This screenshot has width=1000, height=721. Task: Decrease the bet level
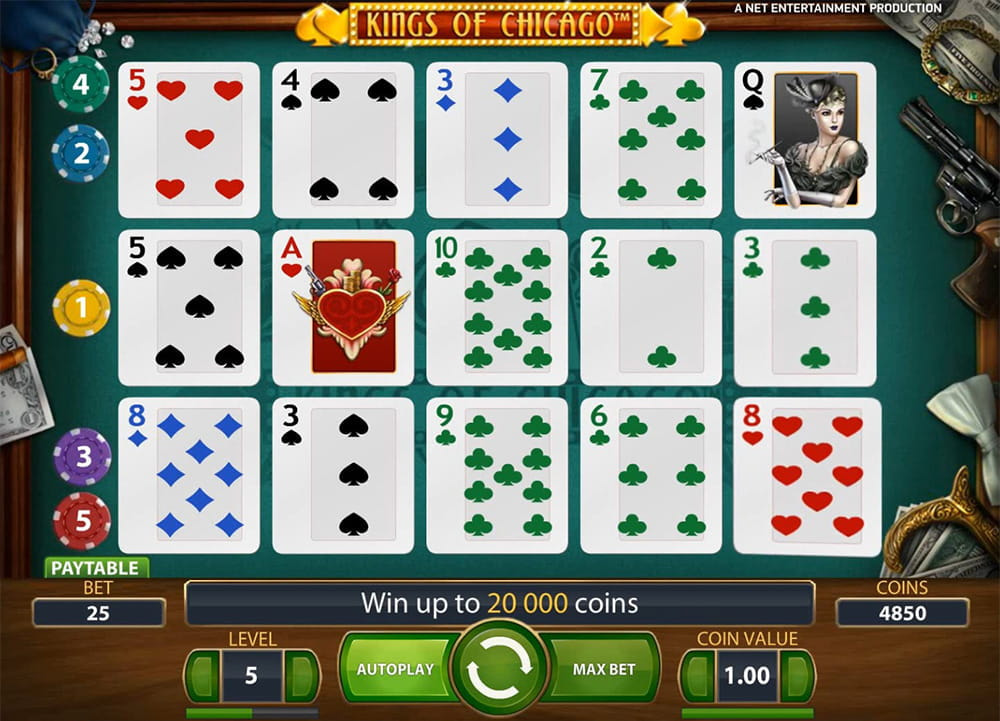coord(203,676)
